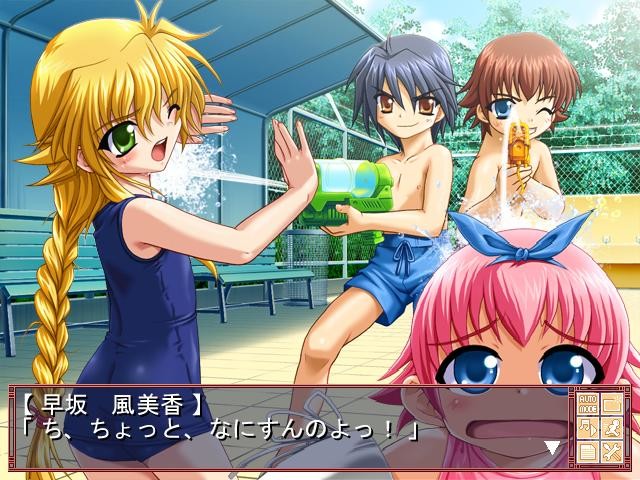Activate skip with the running figure icon
Image resolution: width=640 pixels, height=480 pixels.
pos(611,429)
